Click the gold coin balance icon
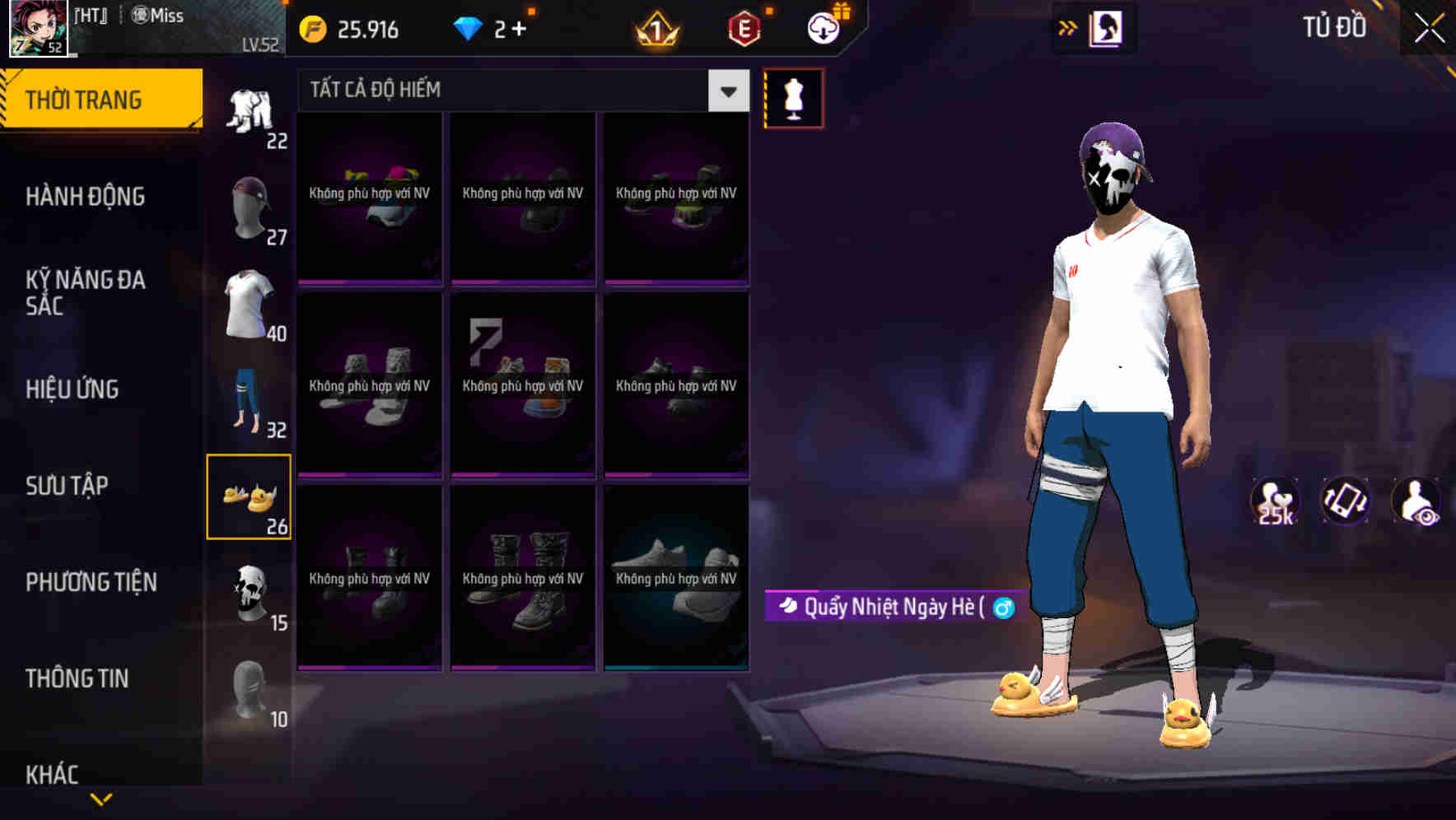This screenshot has width=1456, height=820. [x=312, y=28]
